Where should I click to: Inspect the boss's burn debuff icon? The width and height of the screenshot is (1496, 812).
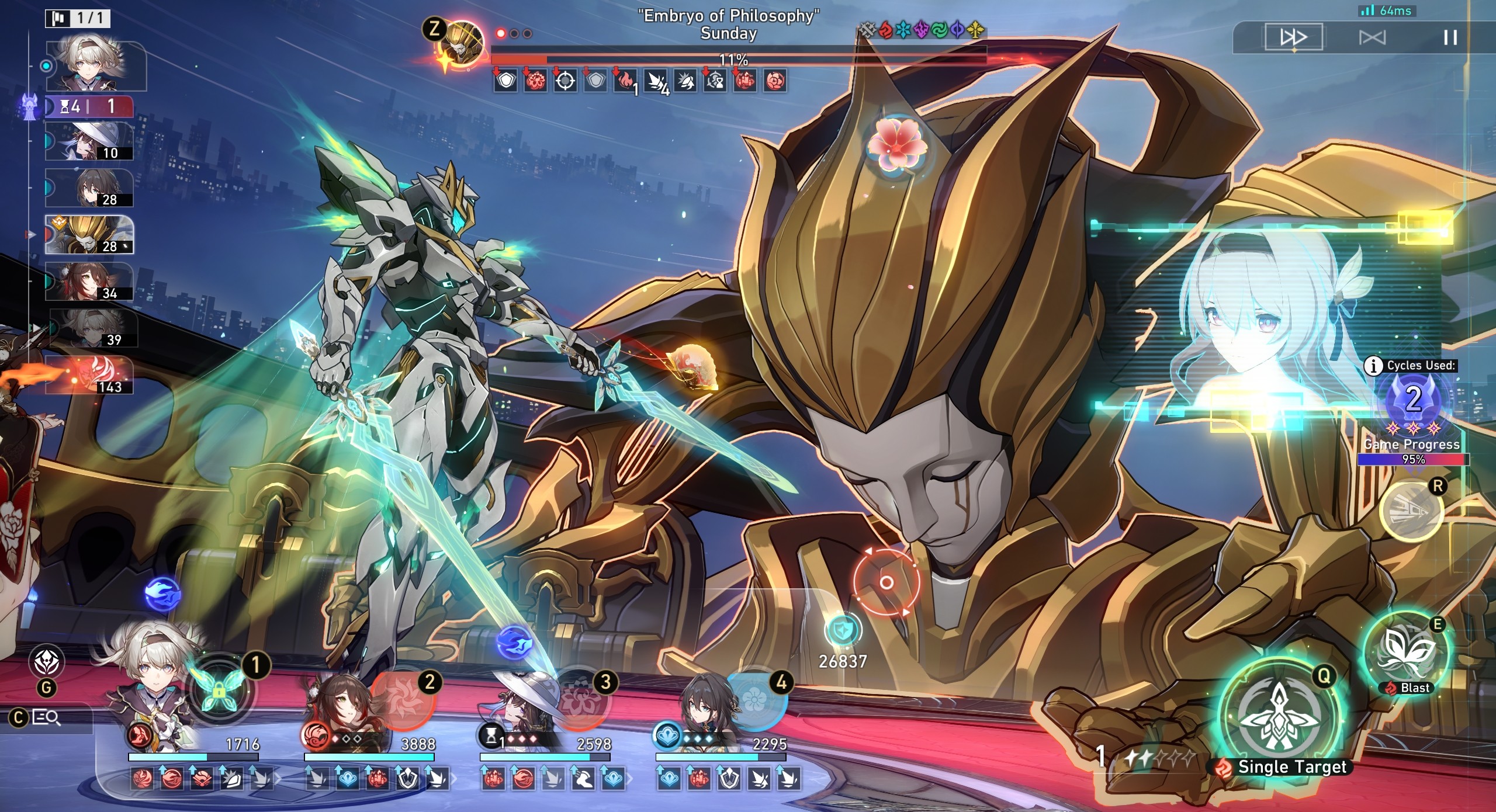pyautogui.click(x=625, y=81)
